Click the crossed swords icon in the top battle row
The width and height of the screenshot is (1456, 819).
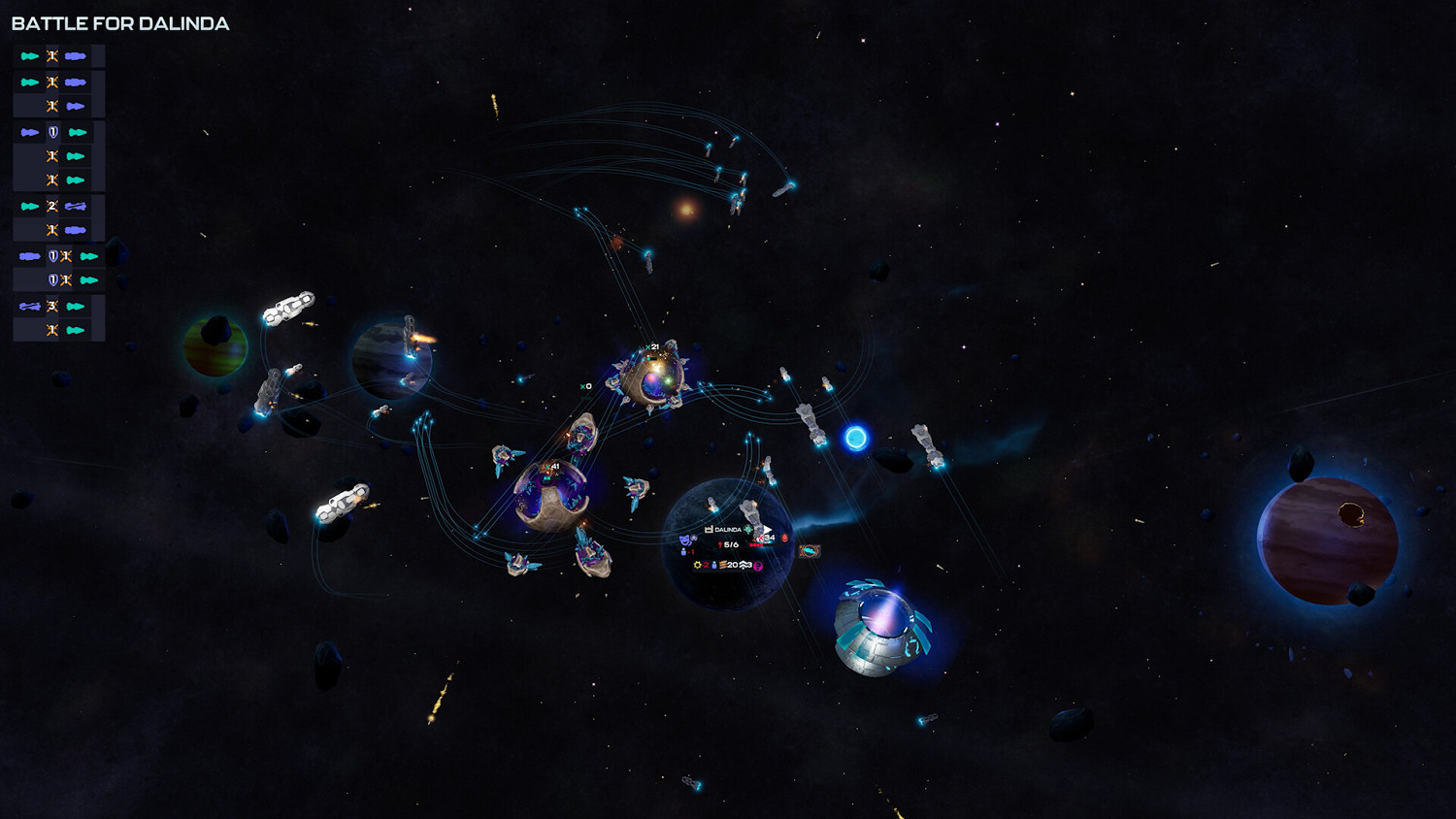(51, 55)
